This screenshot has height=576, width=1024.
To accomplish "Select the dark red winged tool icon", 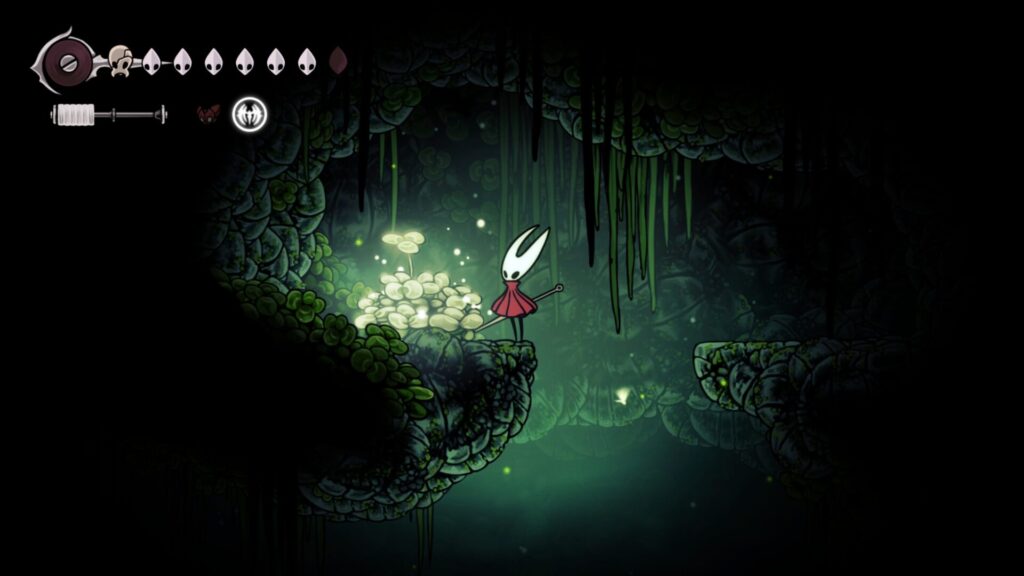I will click(x=208, y=114).
